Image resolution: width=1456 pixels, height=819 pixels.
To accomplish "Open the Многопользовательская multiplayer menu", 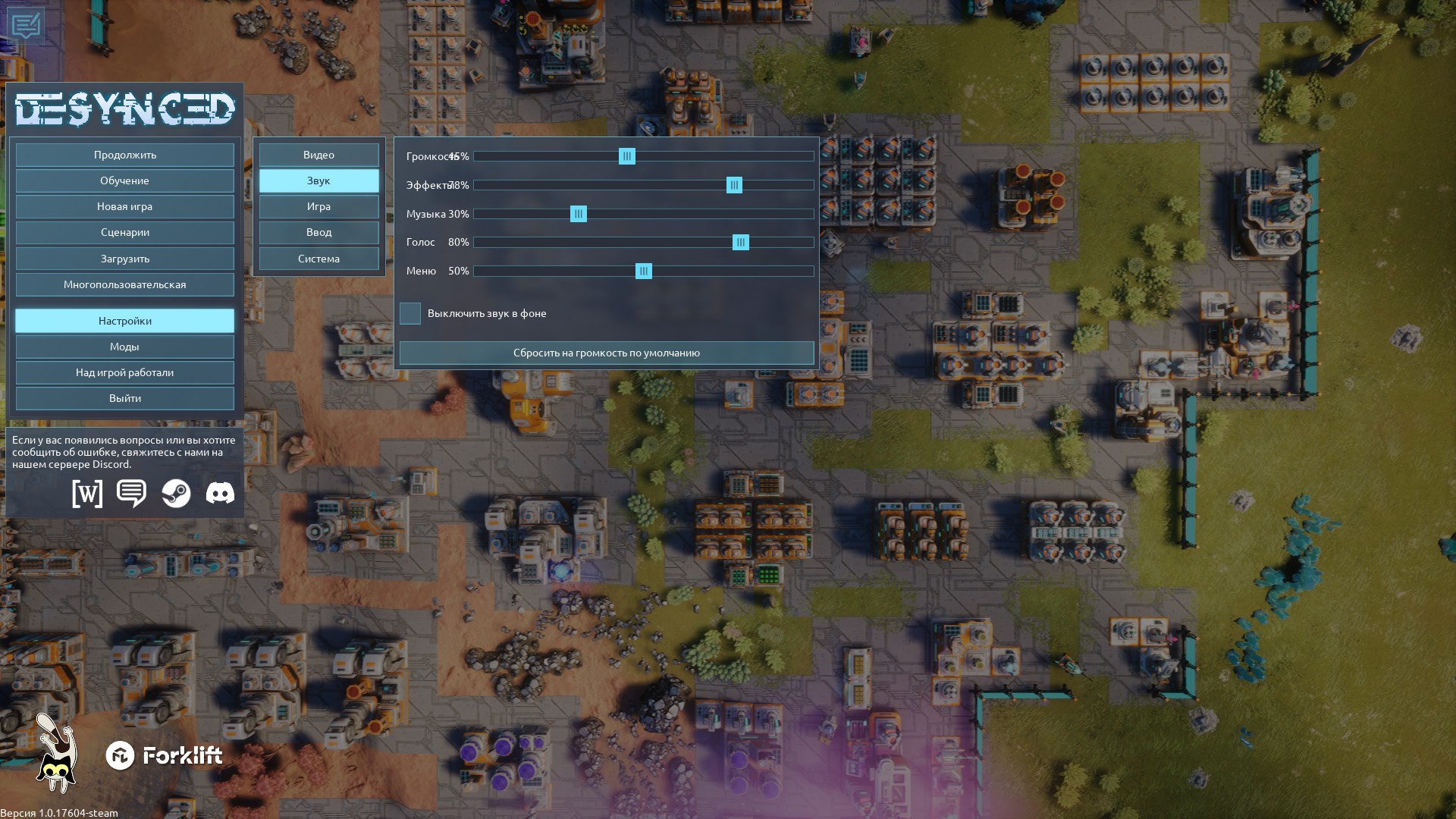I will 125,284.
